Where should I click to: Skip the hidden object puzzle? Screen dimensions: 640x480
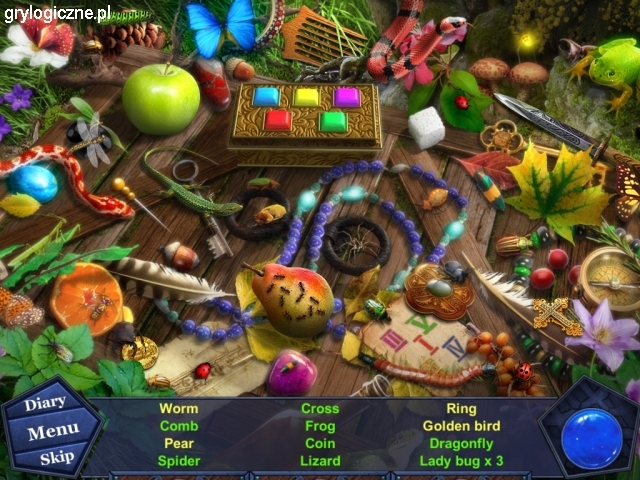[56, 459]
